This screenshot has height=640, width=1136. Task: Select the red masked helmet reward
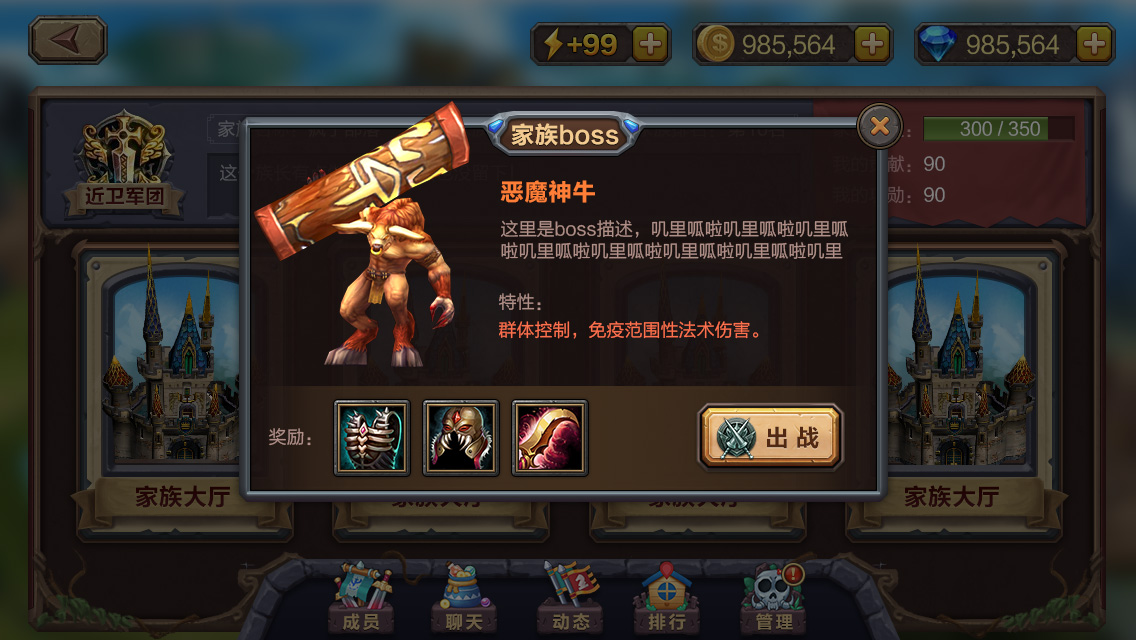tap(461, 437)
